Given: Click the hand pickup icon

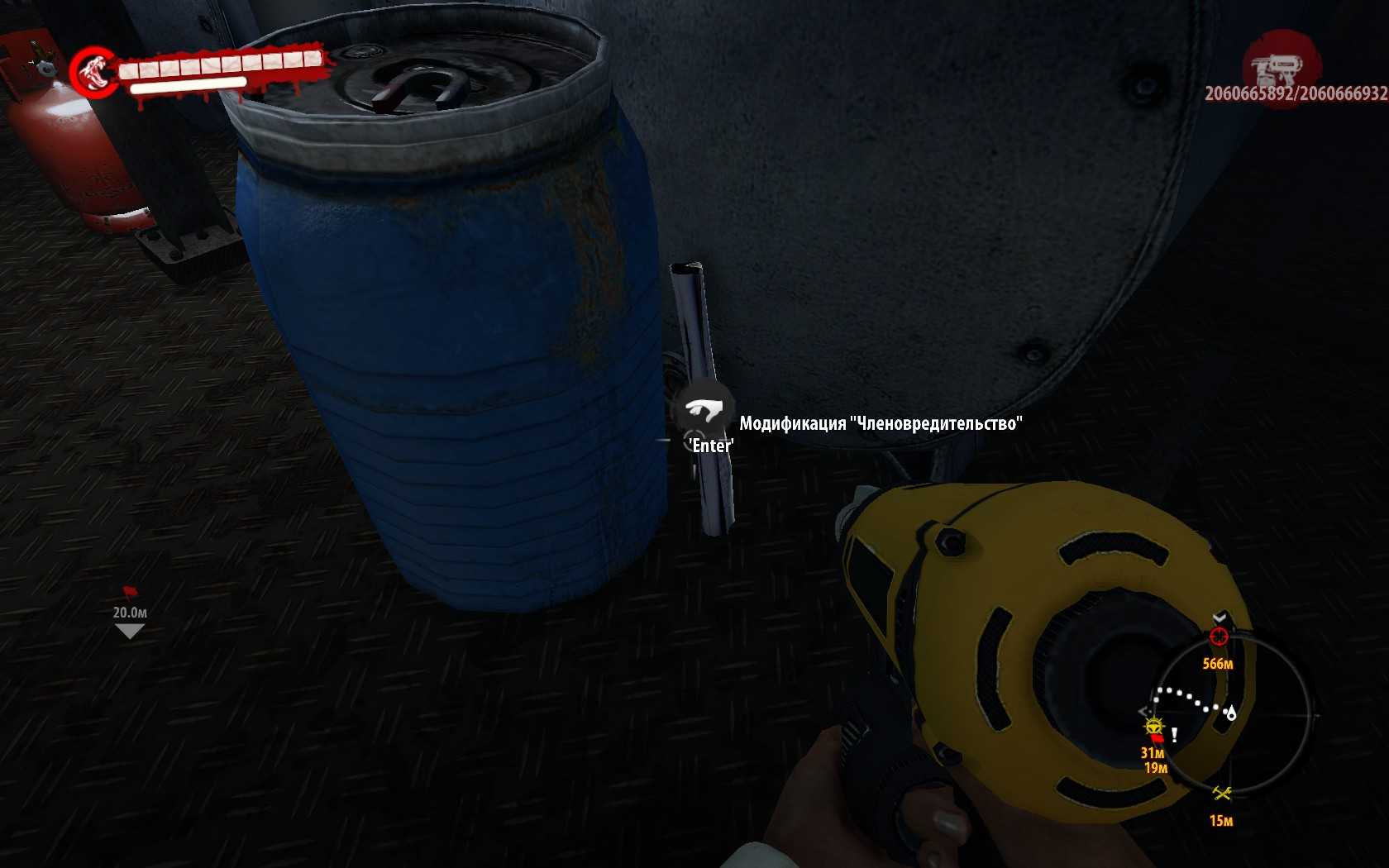Looking at the screenshot, I should click(x=703, y=408).
